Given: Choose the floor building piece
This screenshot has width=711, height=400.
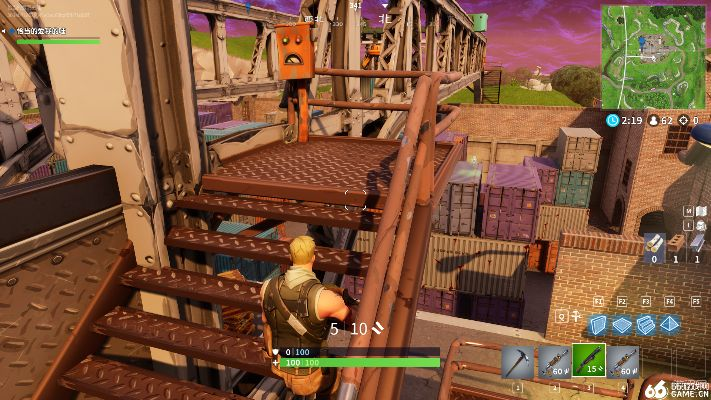Looking at the screenshot, I should pos(622,324).
